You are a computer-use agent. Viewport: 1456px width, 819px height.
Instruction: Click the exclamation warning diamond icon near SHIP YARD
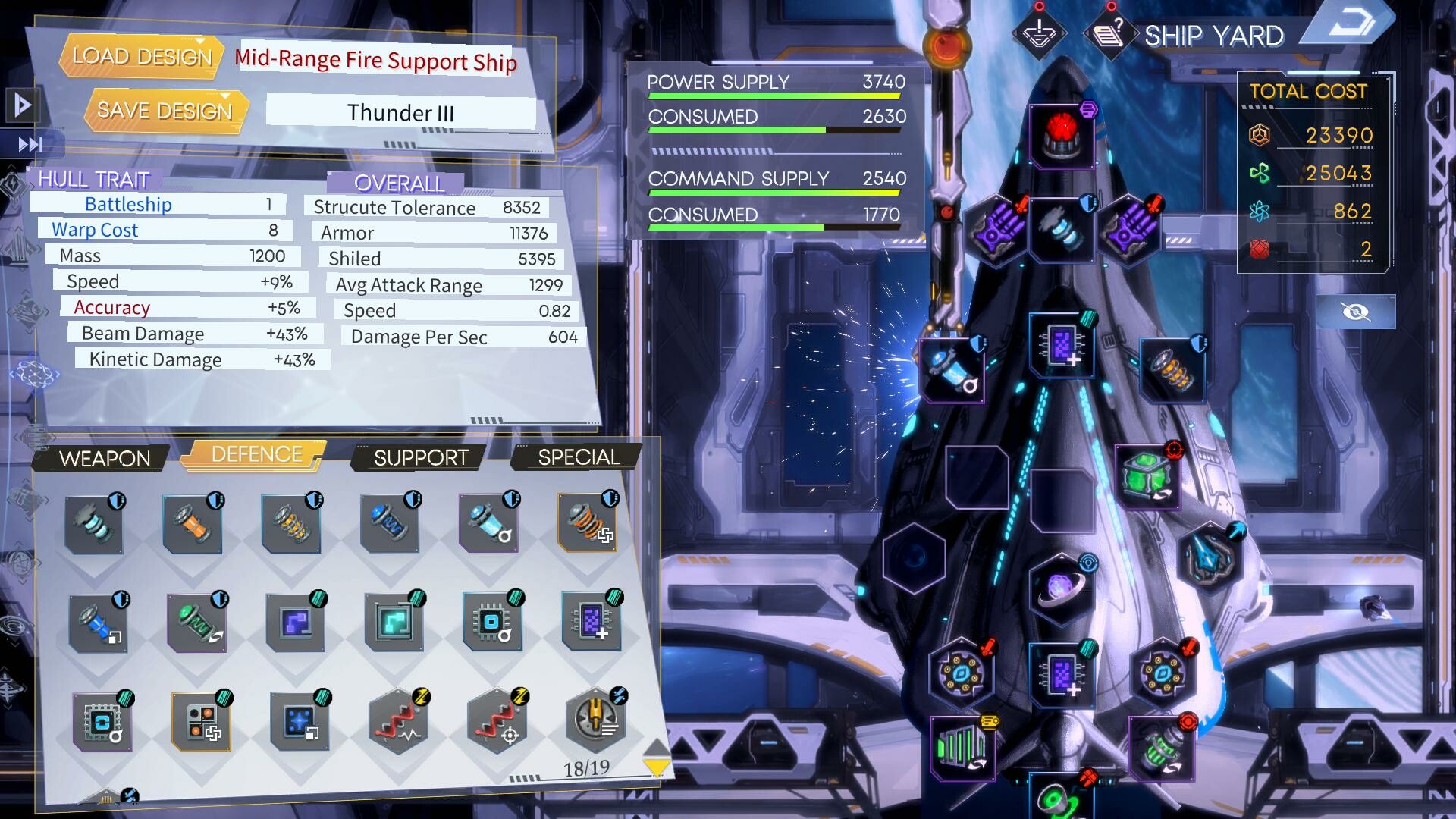point(1042,32)
